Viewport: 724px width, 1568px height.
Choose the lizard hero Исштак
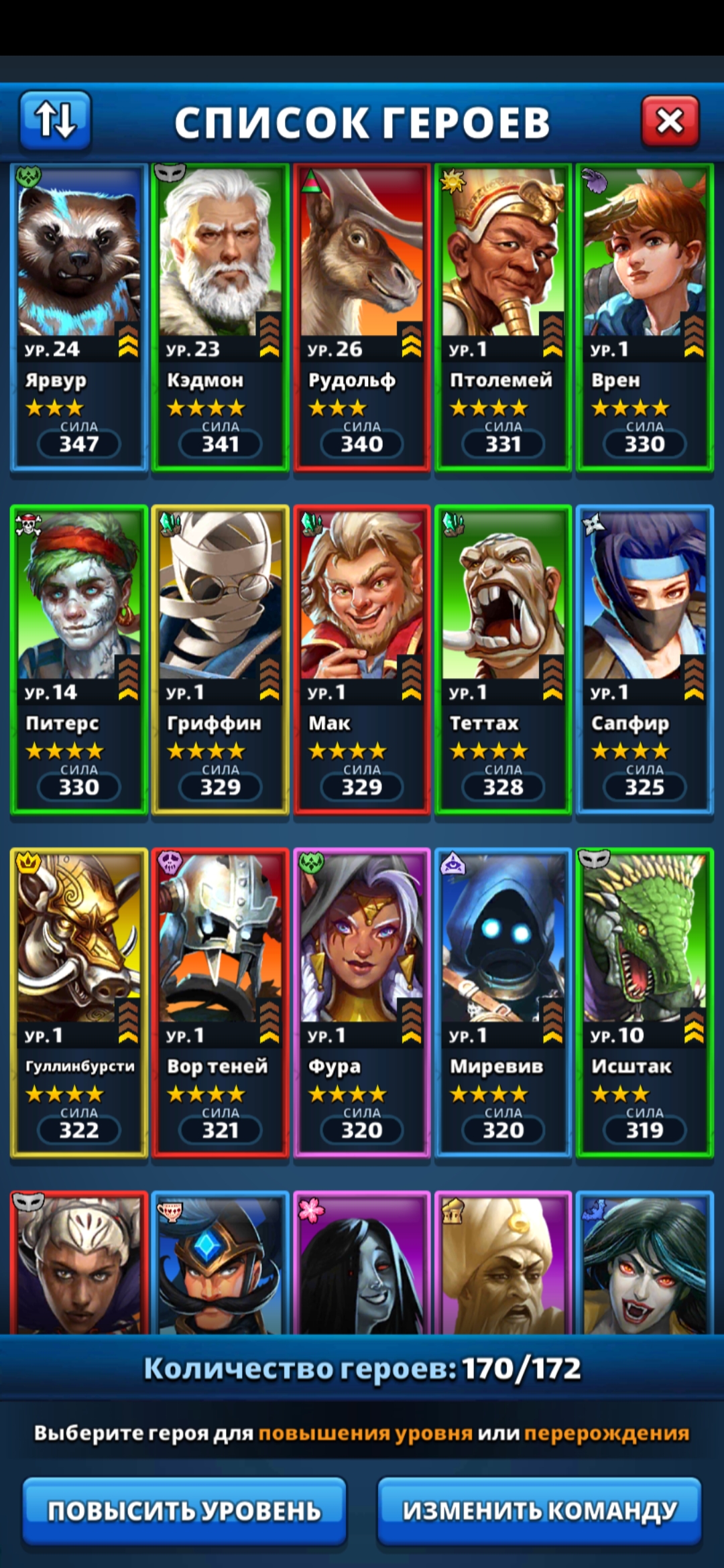tap(645, 1003)
